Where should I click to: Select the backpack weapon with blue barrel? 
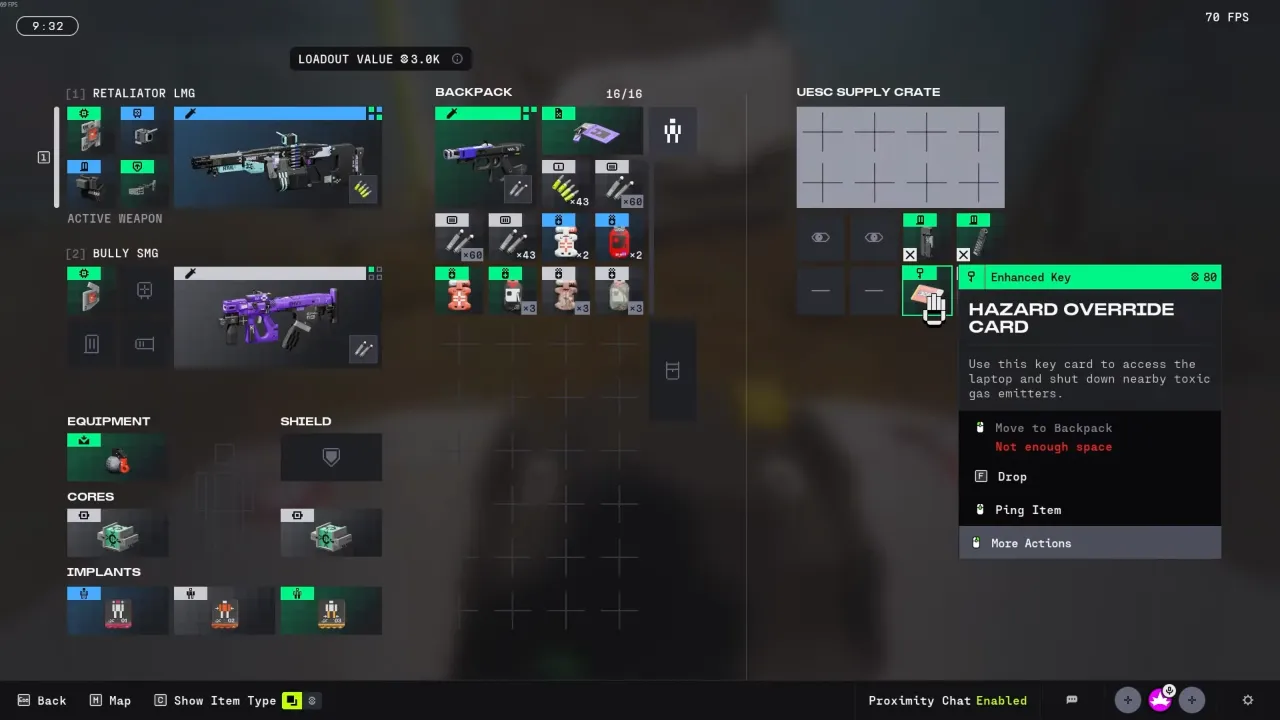tap(486, 158)
